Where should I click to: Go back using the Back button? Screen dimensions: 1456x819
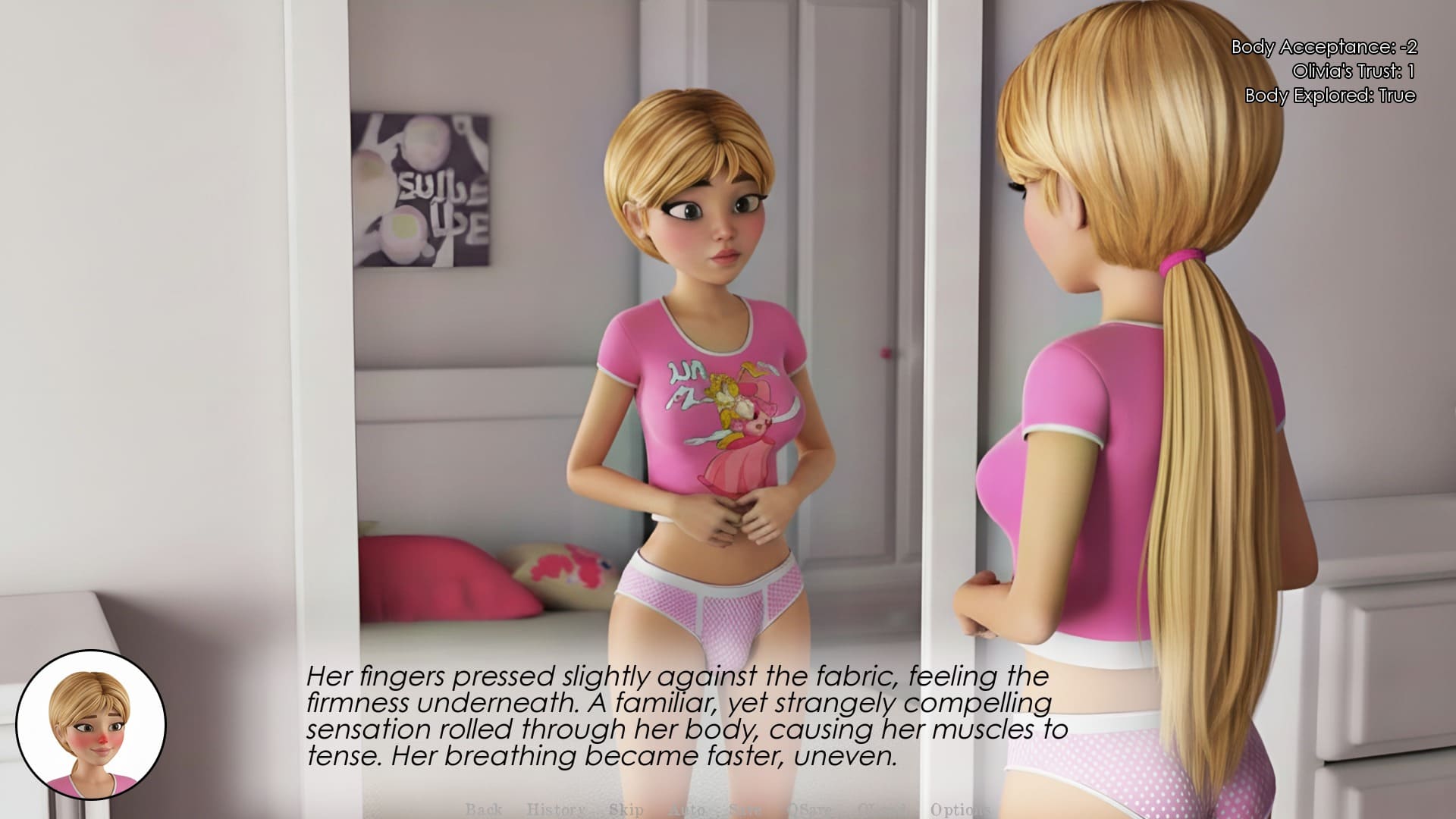(x=484, y=809)
